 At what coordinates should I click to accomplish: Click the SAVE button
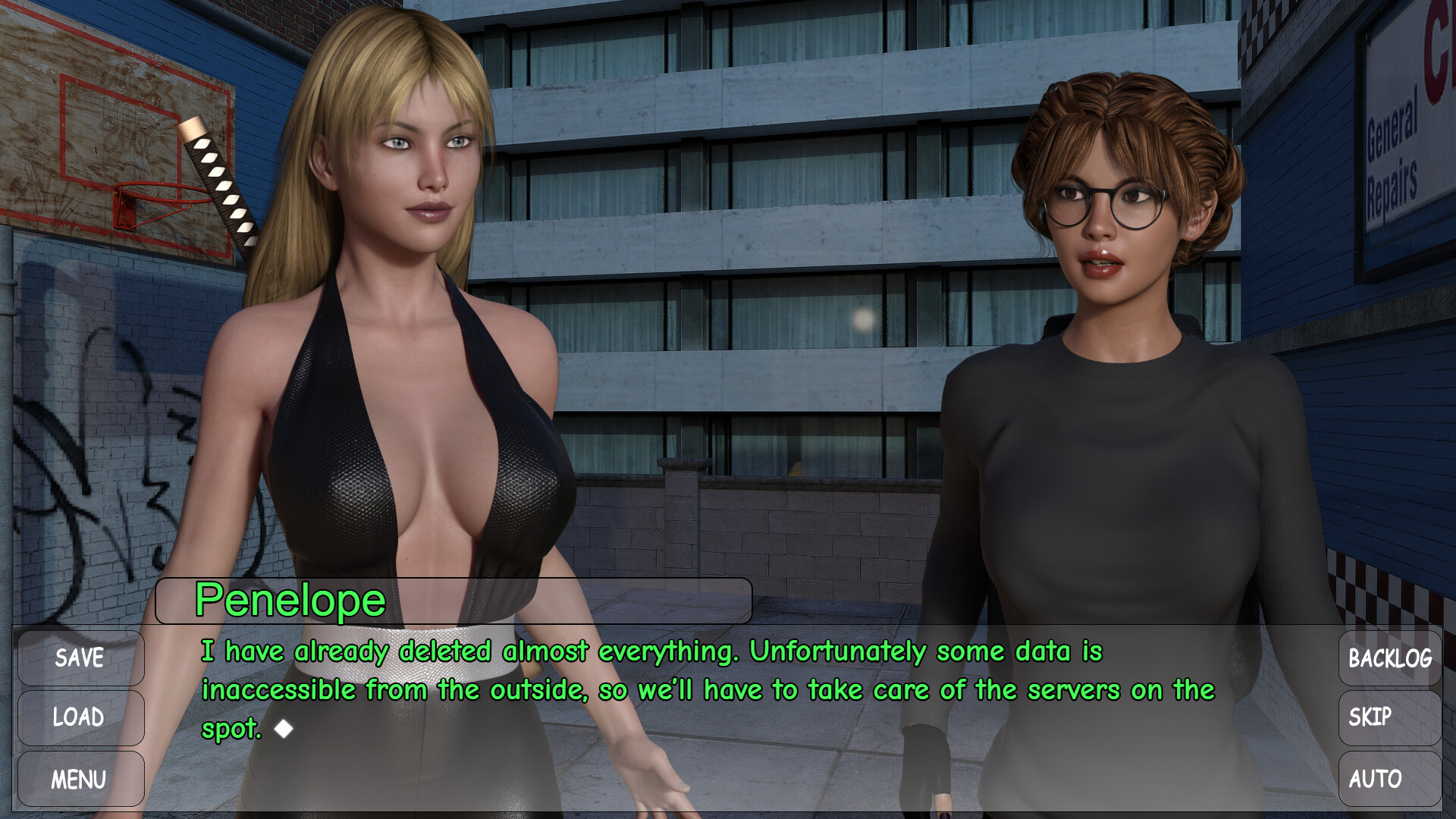click(80, 657)
